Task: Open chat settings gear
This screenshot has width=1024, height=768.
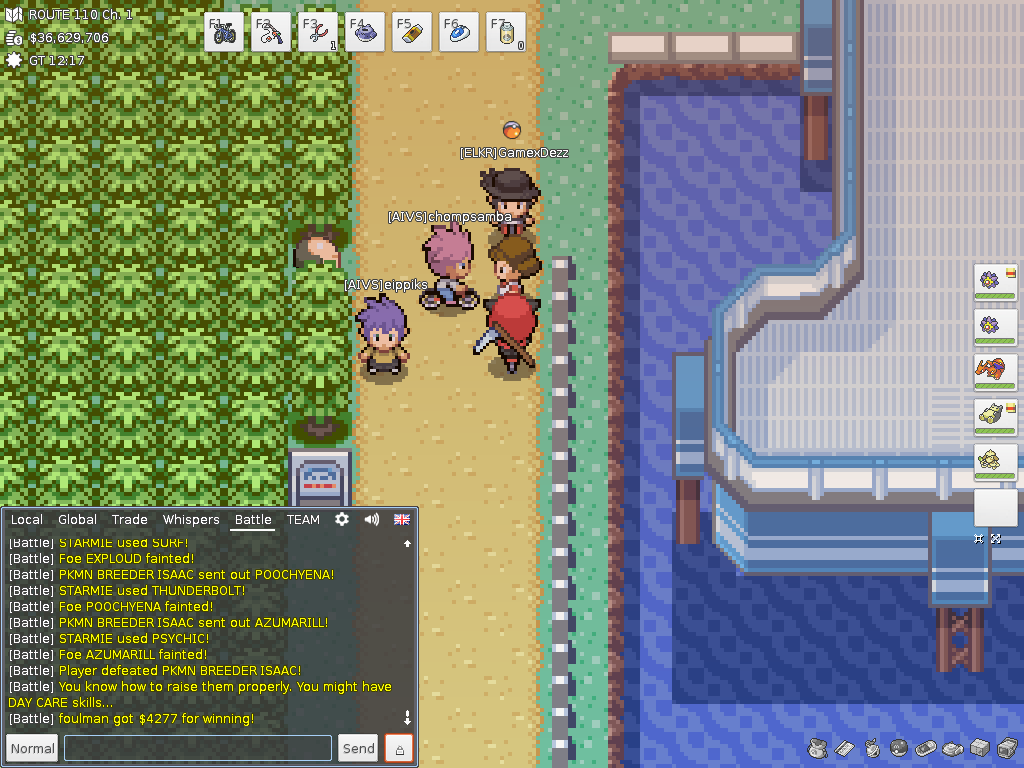Action: 342,520
